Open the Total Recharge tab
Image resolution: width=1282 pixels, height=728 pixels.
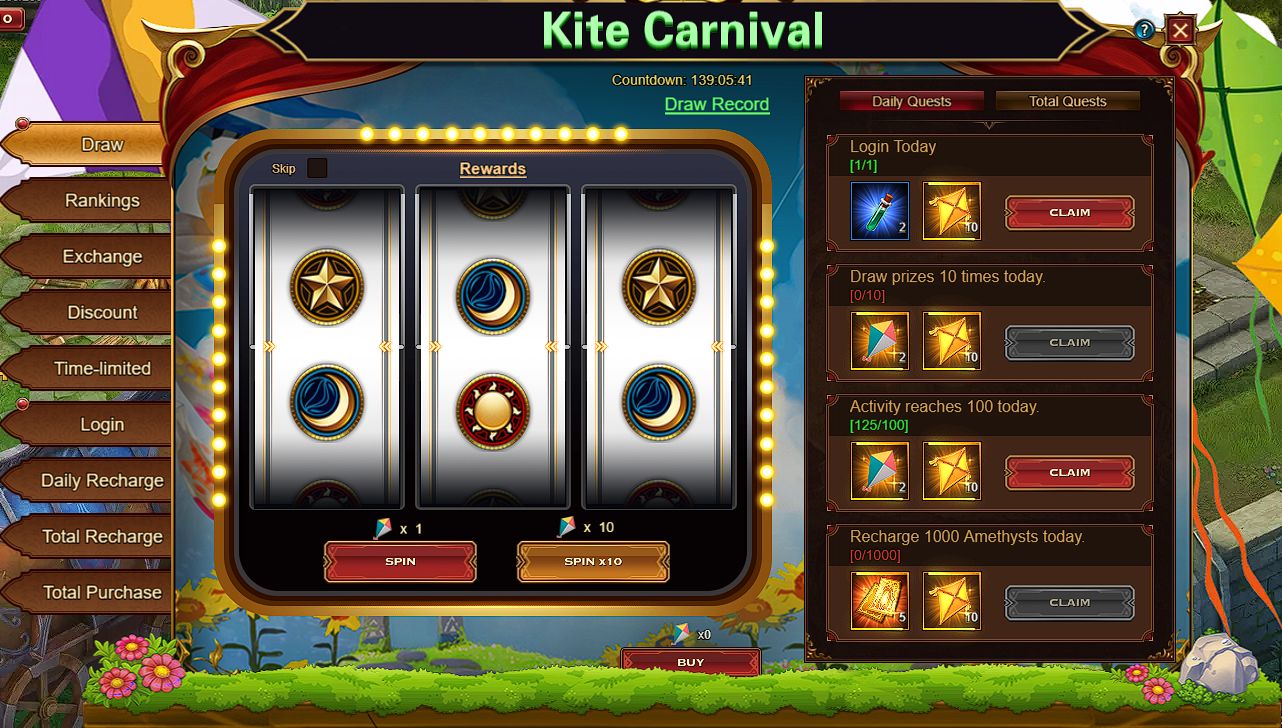(101, 537)
